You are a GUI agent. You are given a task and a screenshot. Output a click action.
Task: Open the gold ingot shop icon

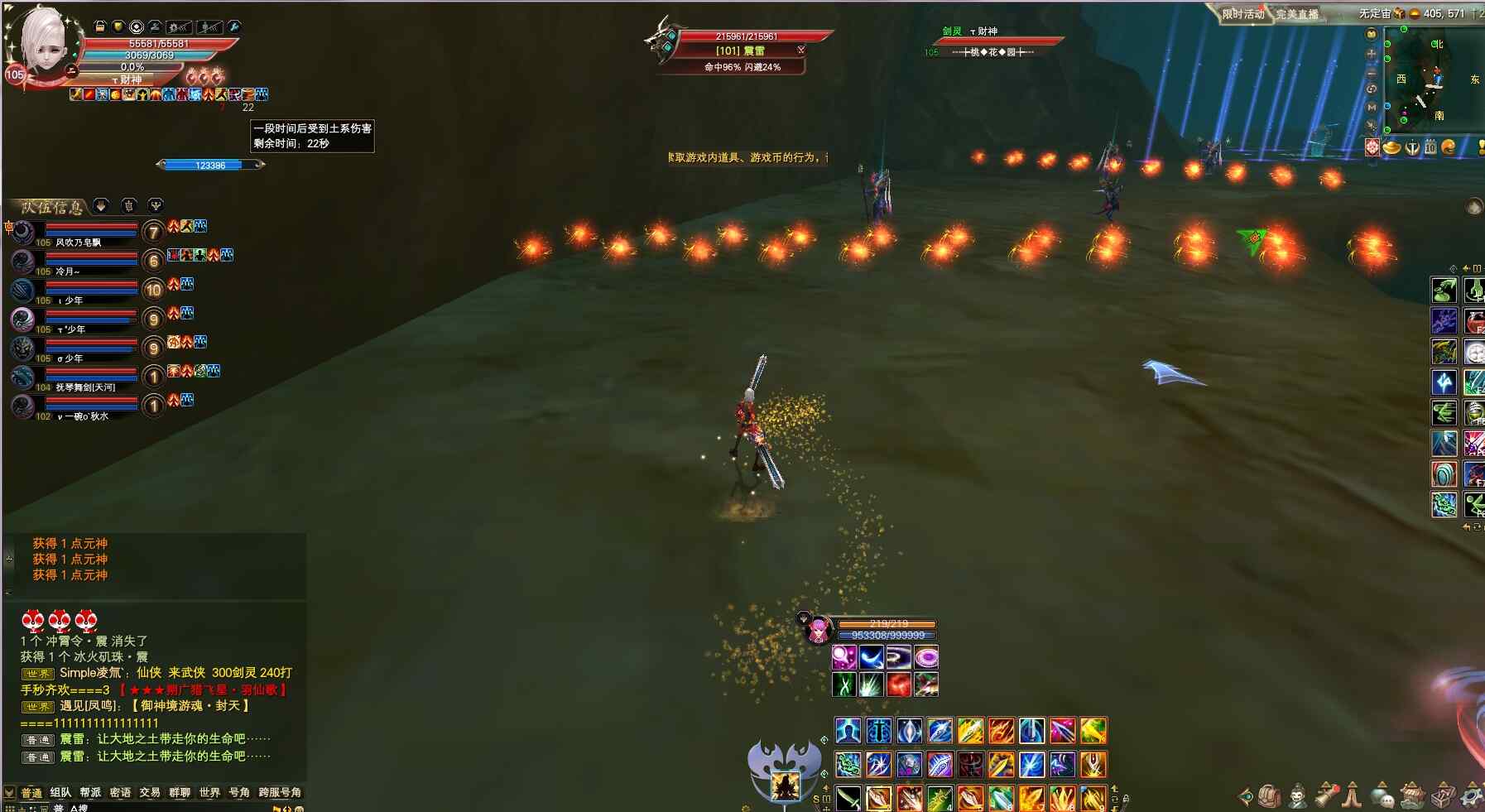[x=1392, y=147]
